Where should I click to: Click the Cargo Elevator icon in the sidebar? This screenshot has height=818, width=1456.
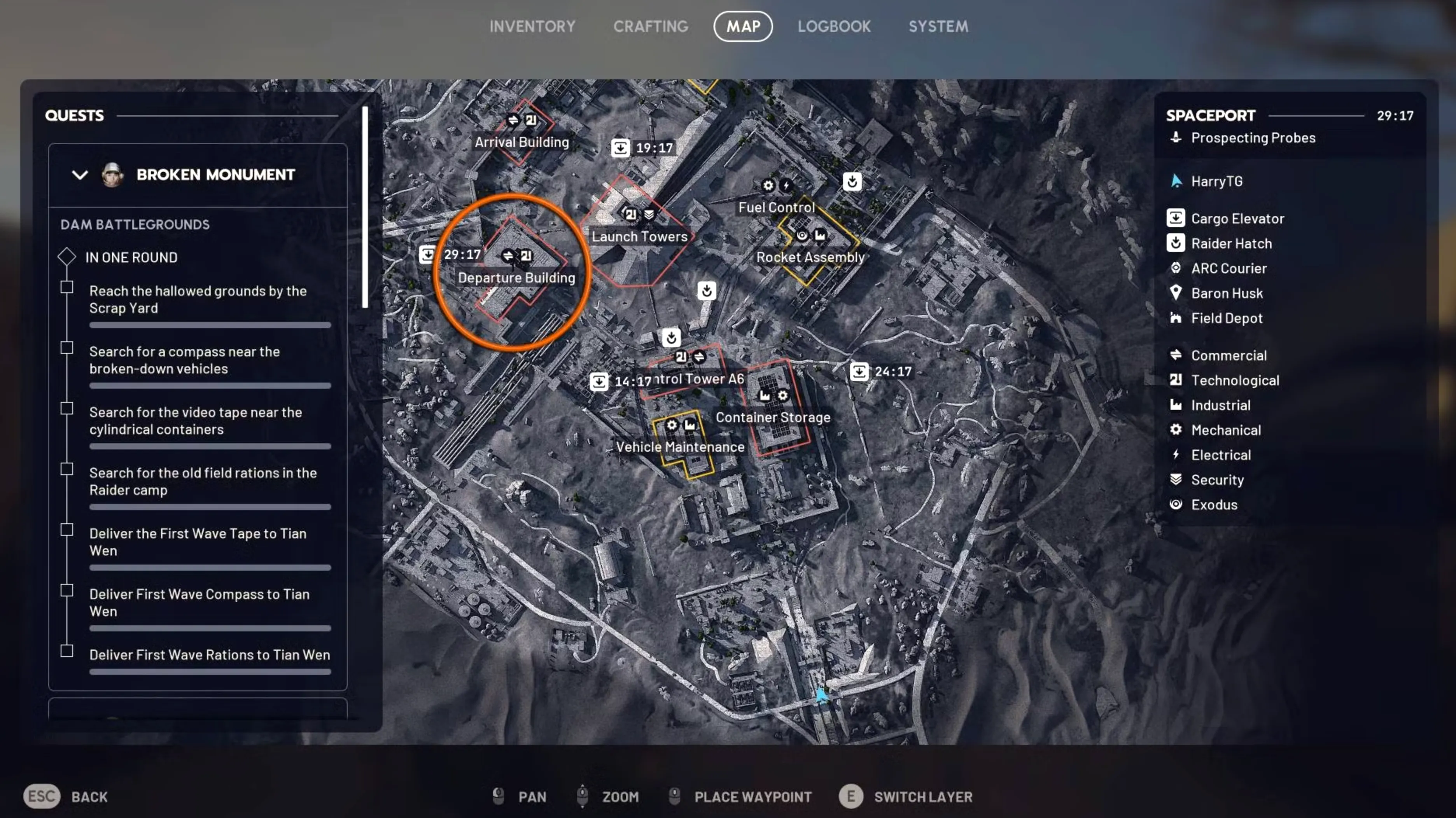pos(1176,217)
